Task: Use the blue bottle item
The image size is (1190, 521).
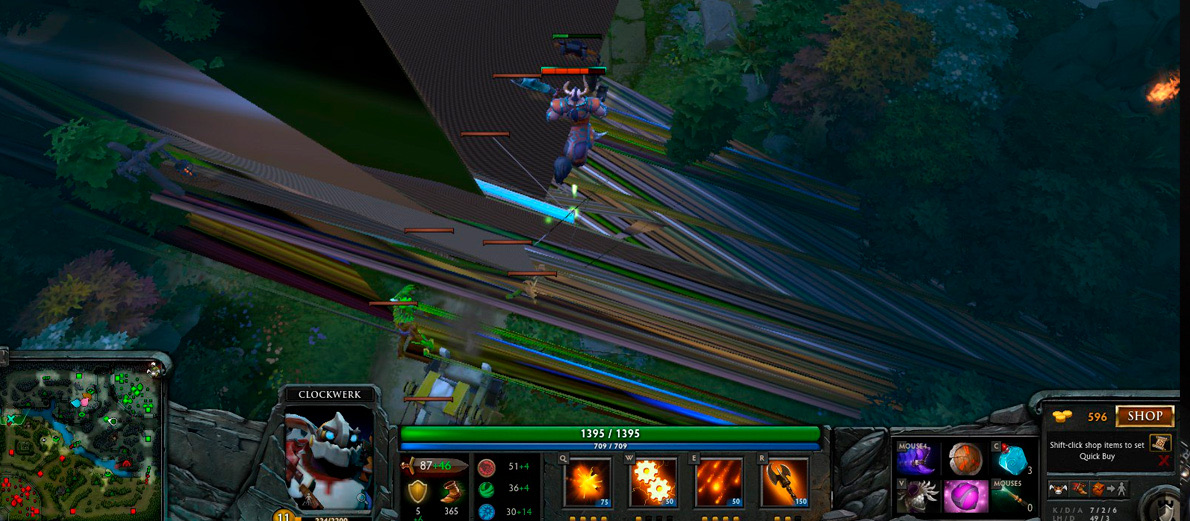Action: tap(1011, 459)
